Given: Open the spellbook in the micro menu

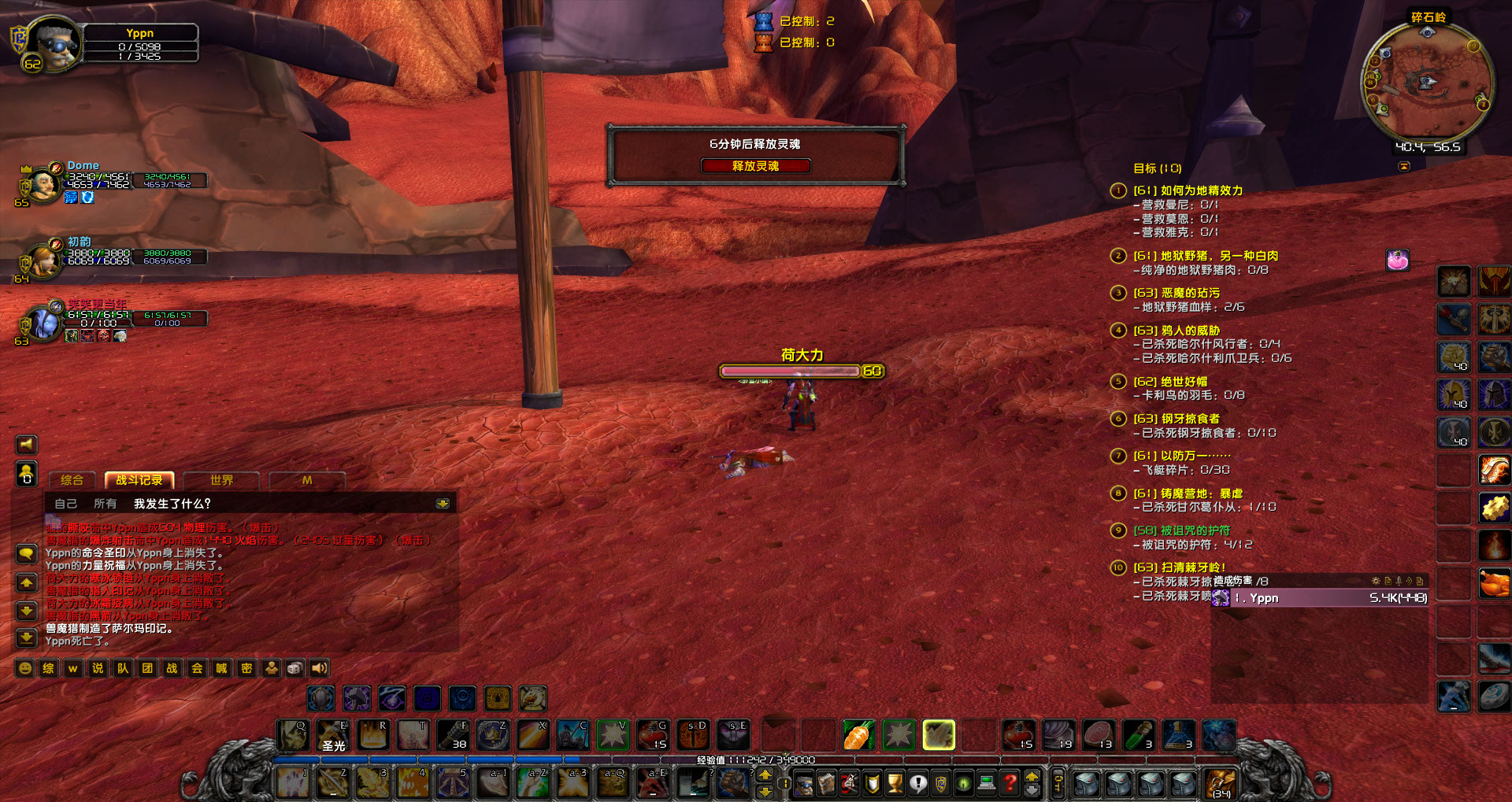Looking at the screenshot, I should [x=827, y=783].
